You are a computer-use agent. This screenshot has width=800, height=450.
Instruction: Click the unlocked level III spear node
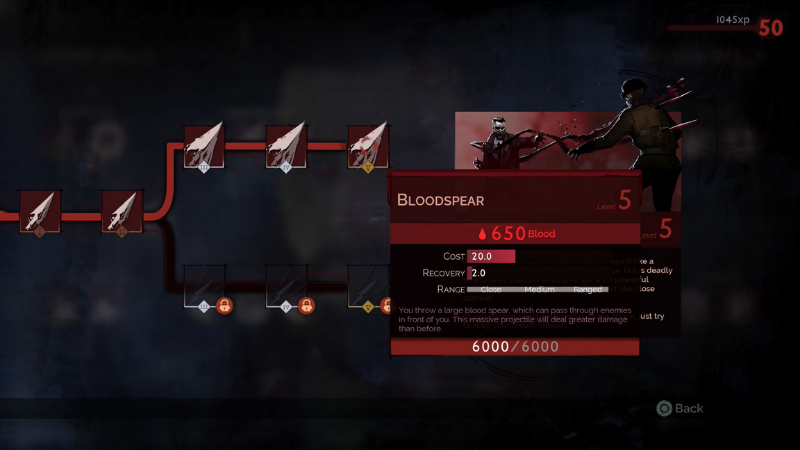204,145
